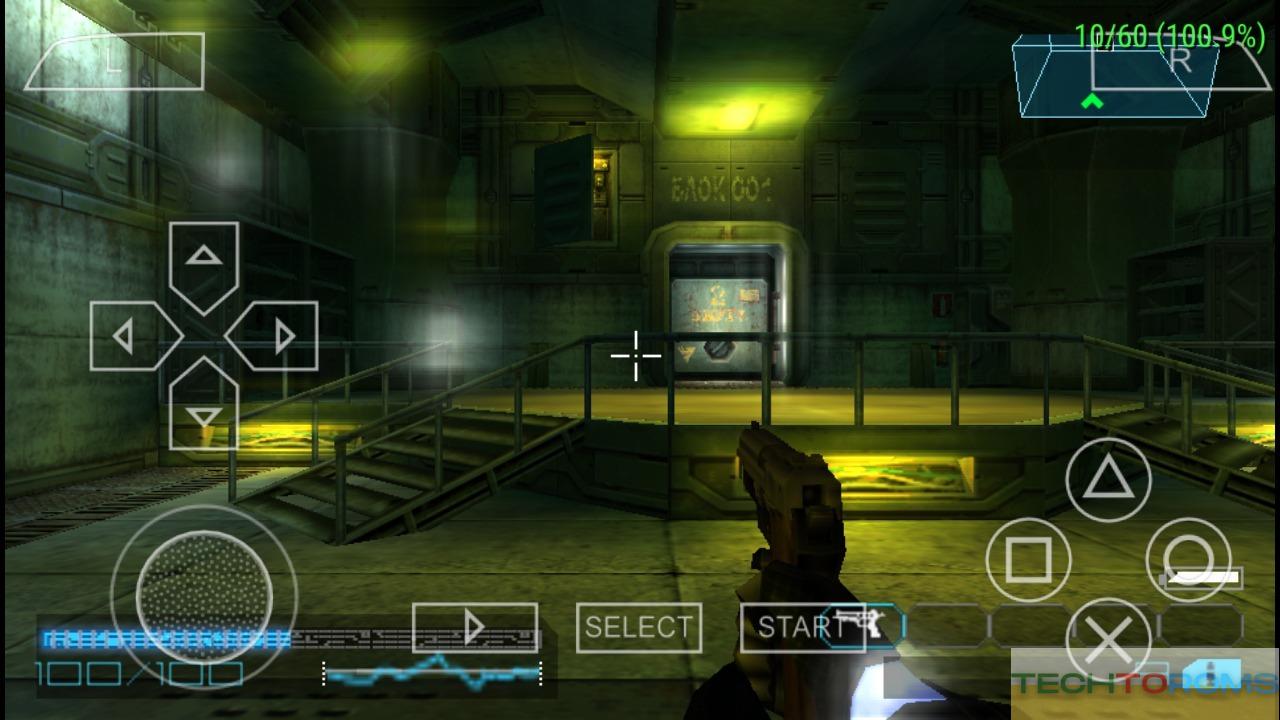Viewport: 1280px width, 720px height.
Task: Tap the SELECT button
Action: pos(638,628)
